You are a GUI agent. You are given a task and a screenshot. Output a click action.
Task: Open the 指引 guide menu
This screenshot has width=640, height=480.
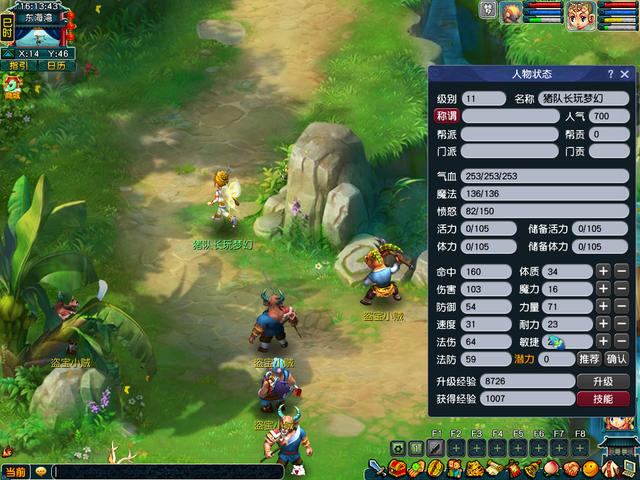(x=19, y=66)
